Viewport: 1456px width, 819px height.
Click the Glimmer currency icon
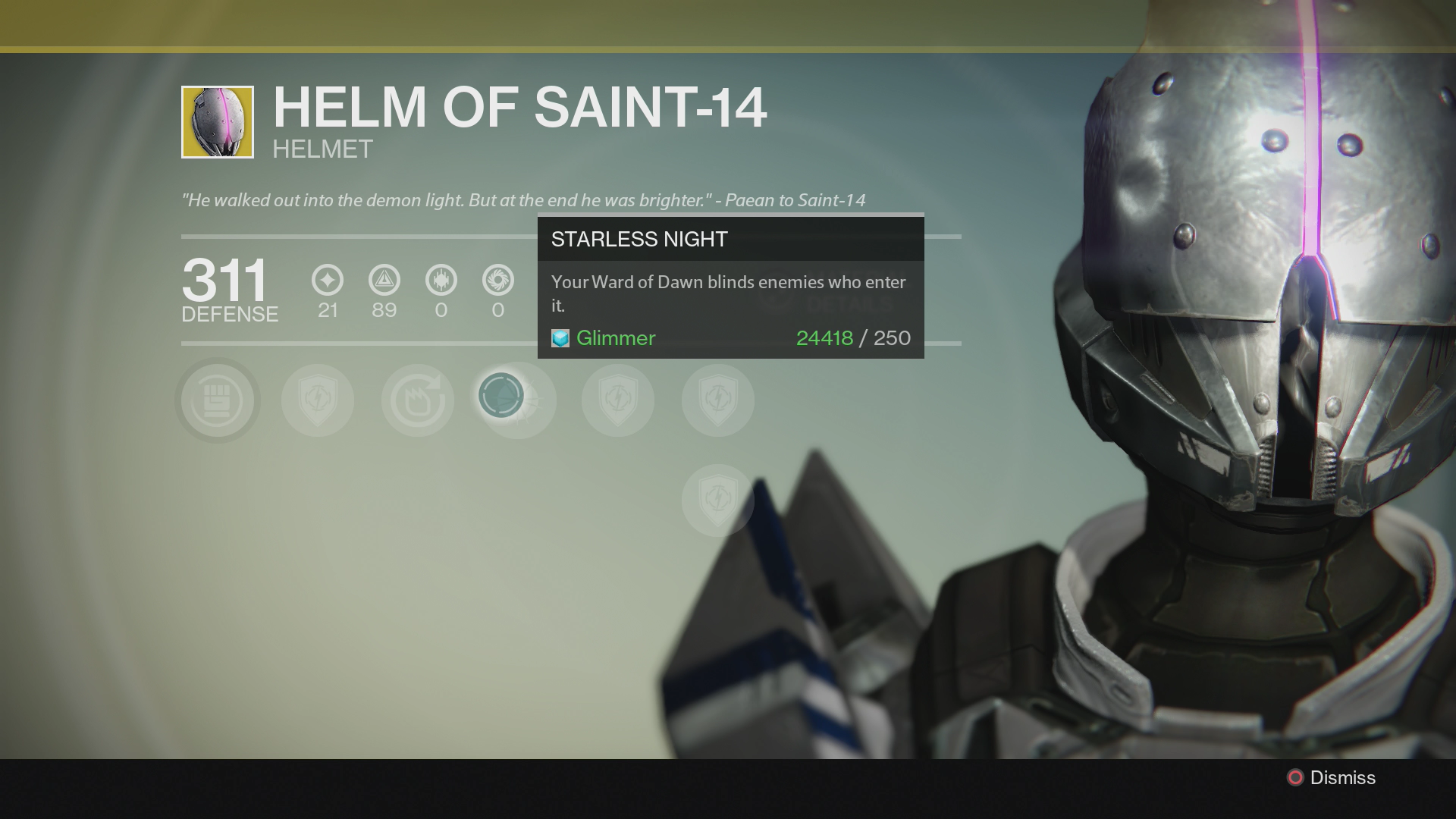559,338
